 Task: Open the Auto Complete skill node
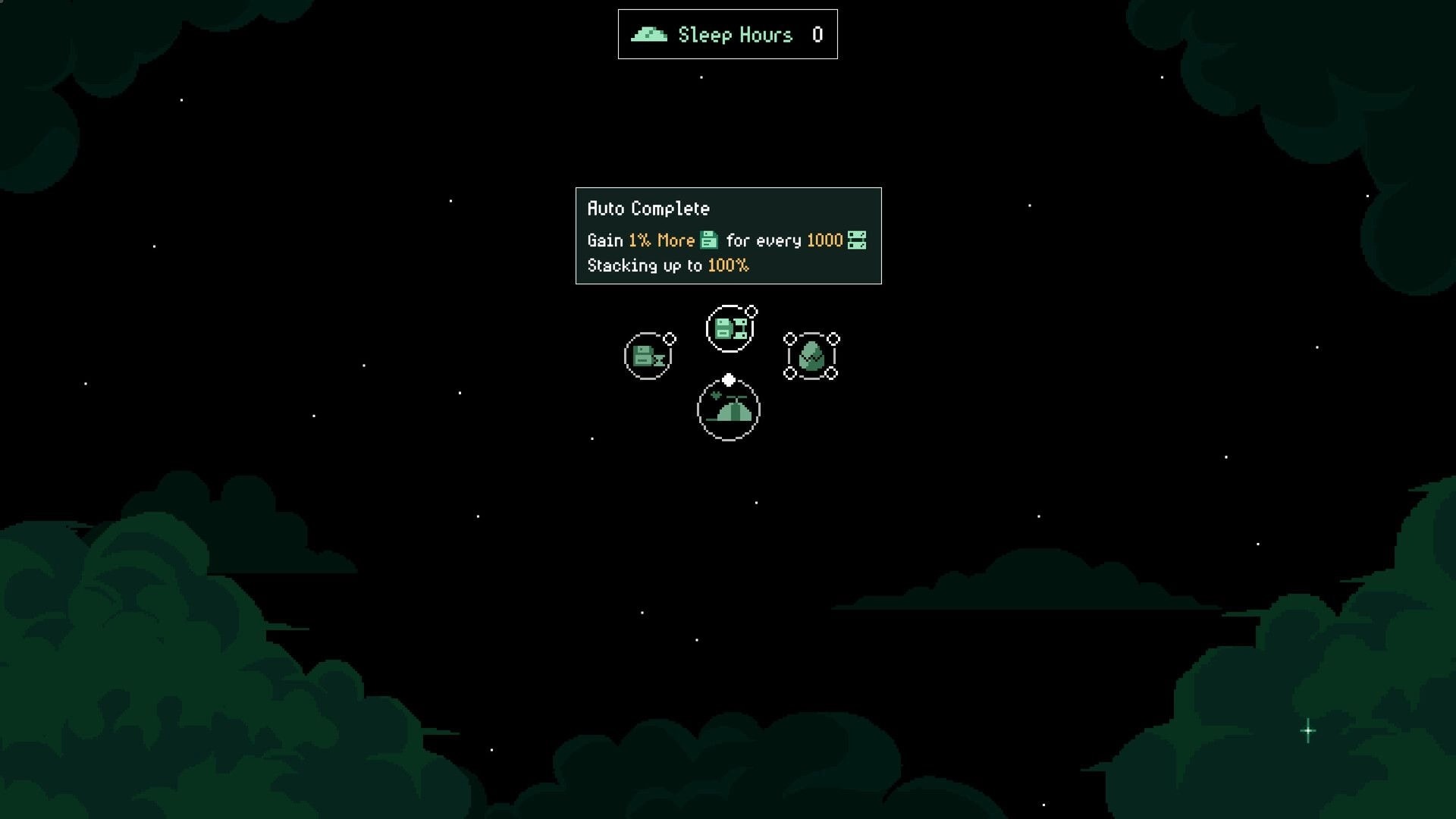click(729, 328)
